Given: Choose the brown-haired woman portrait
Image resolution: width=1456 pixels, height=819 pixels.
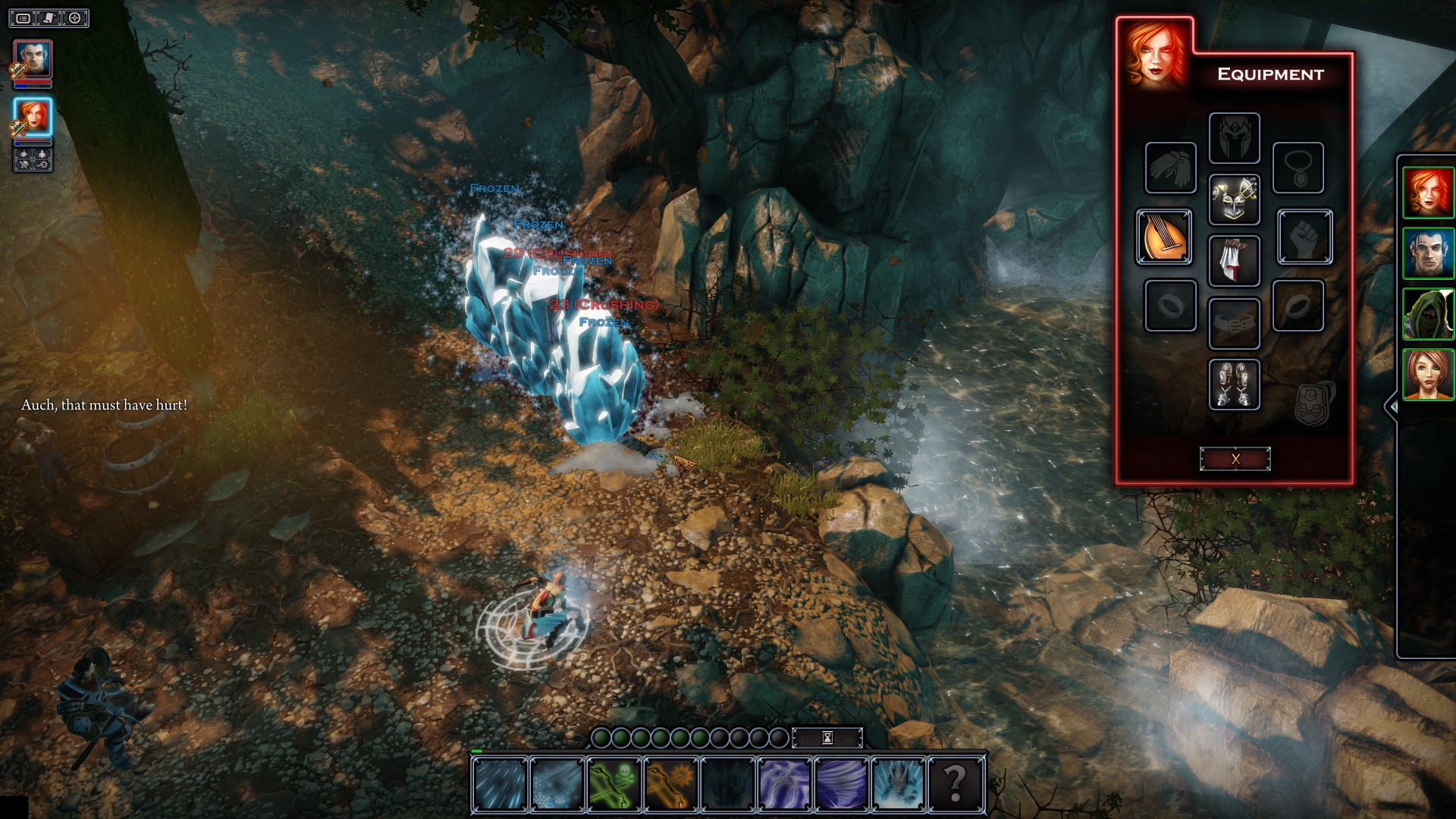Looking at the screenshot, I should tap(1428, 375).
